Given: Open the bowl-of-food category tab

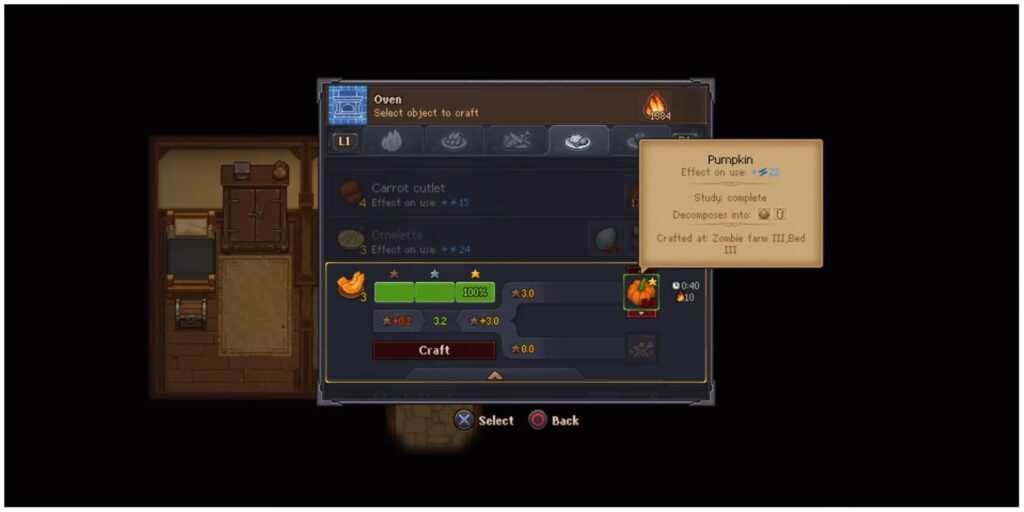Looking at the screenshot, I should pos(455,141).
